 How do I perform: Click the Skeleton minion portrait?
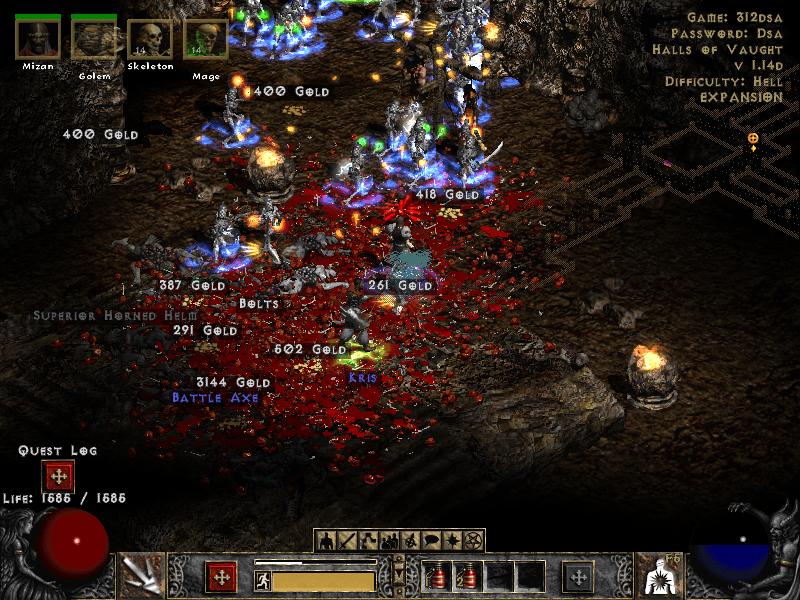[x=149, y=39]
